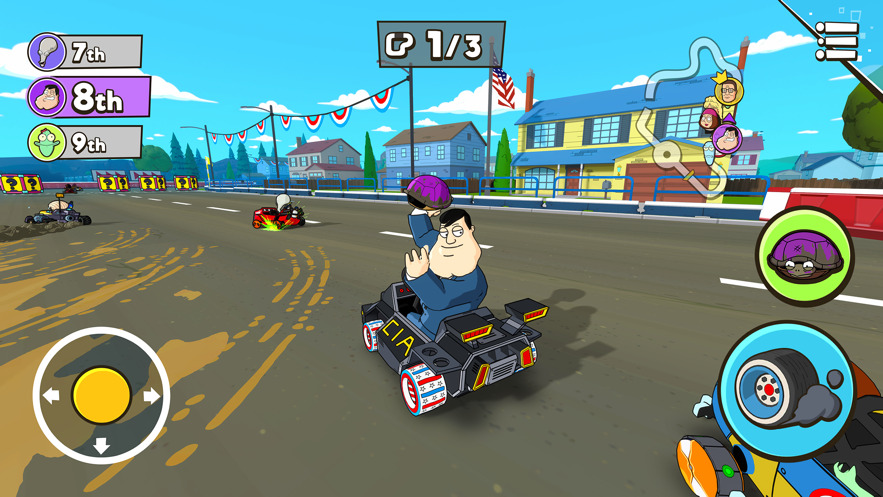
Task: Fire the purple turtle shell item
Action: click(804, 257)
